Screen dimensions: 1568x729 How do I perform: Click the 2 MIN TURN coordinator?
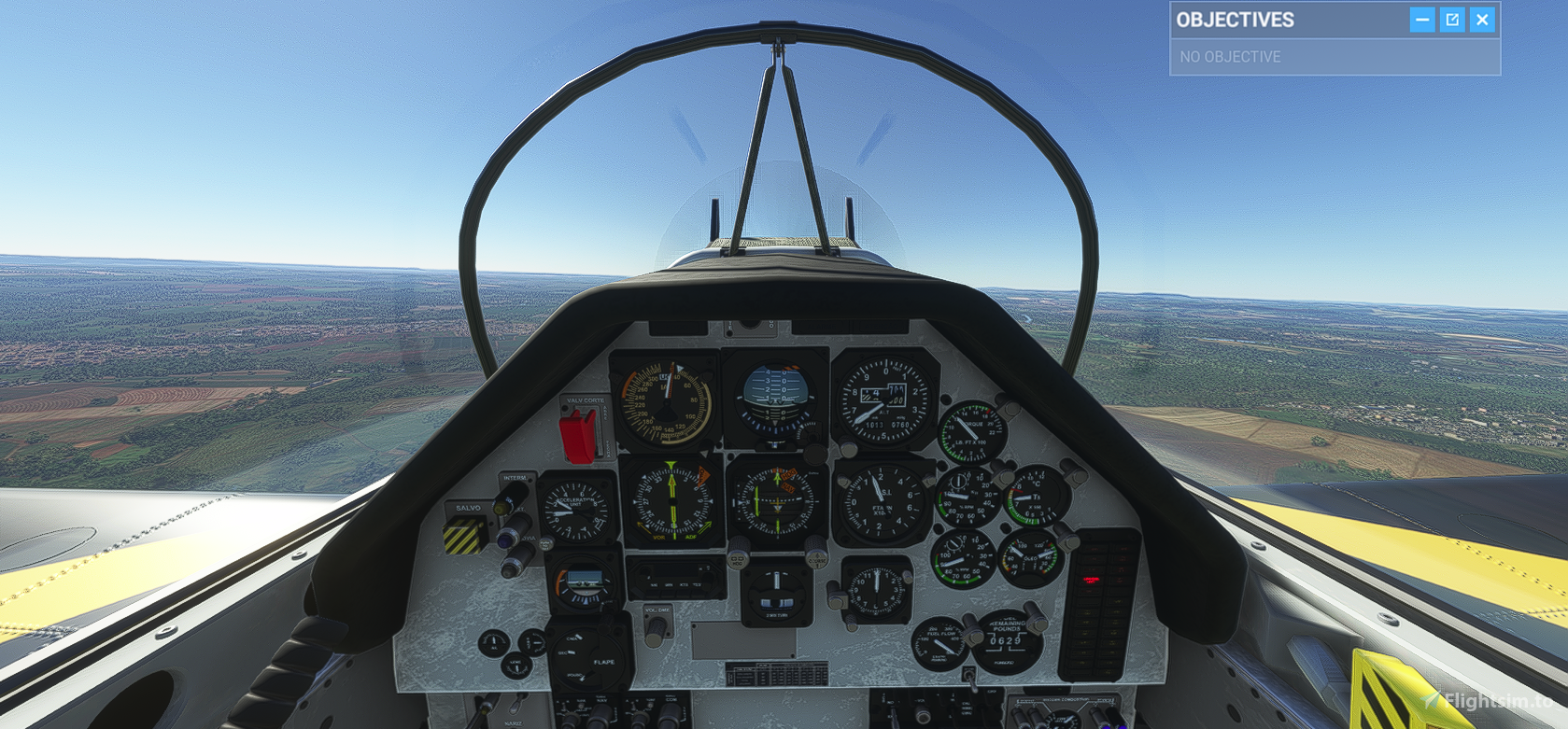coord(777,596)
